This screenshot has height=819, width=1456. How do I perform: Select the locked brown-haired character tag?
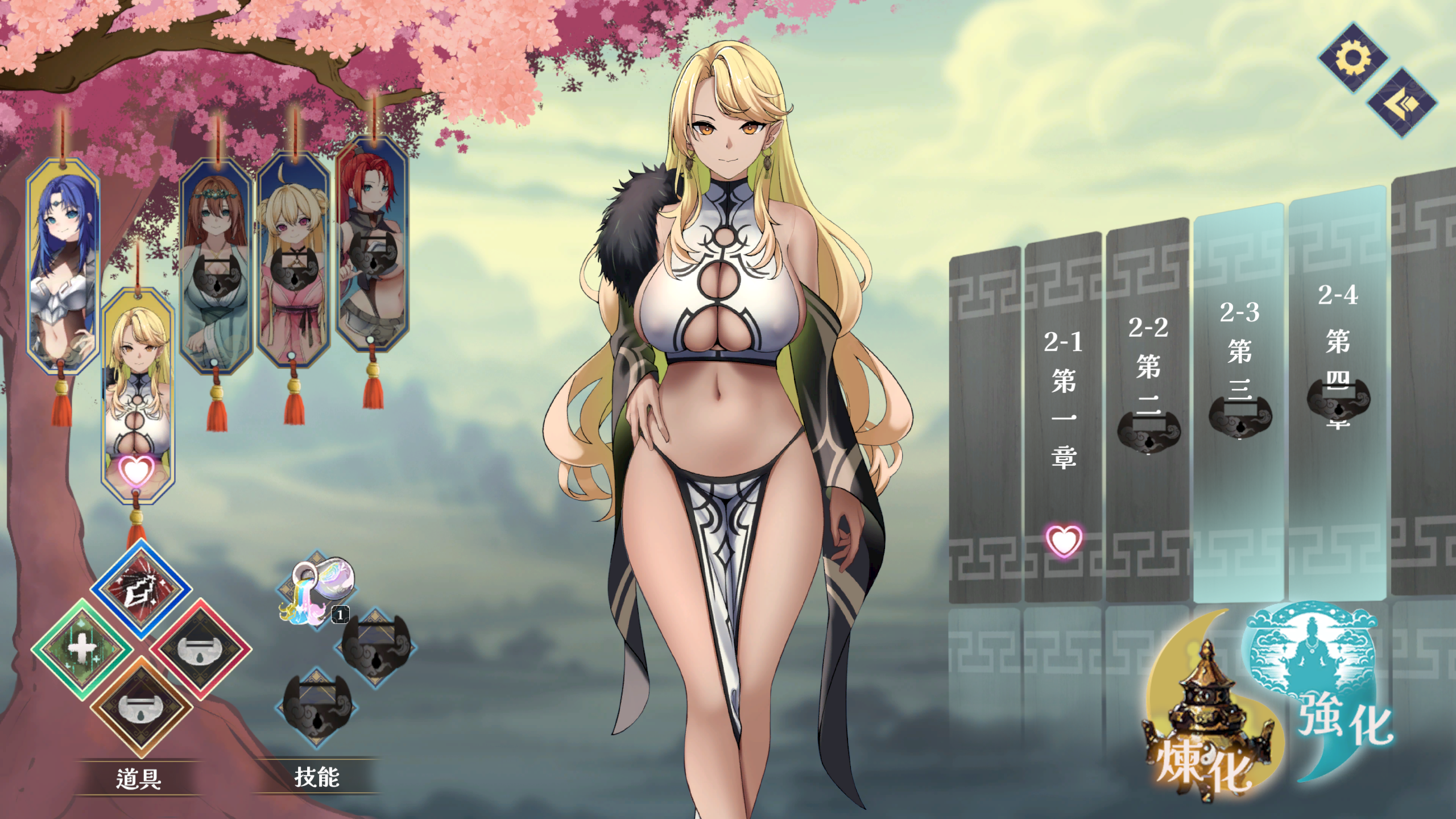[x=216, y=267]
